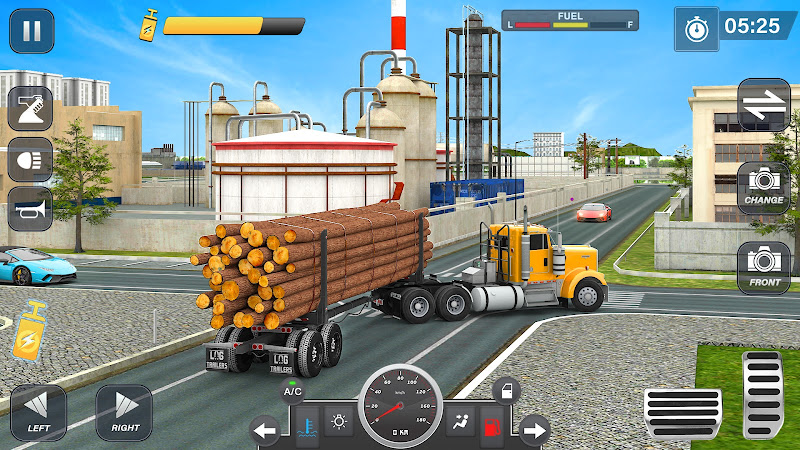The width and height of the screenshot is (800, 450).
Task: Click the coolant temperature indicator
Action: [308, 423]
